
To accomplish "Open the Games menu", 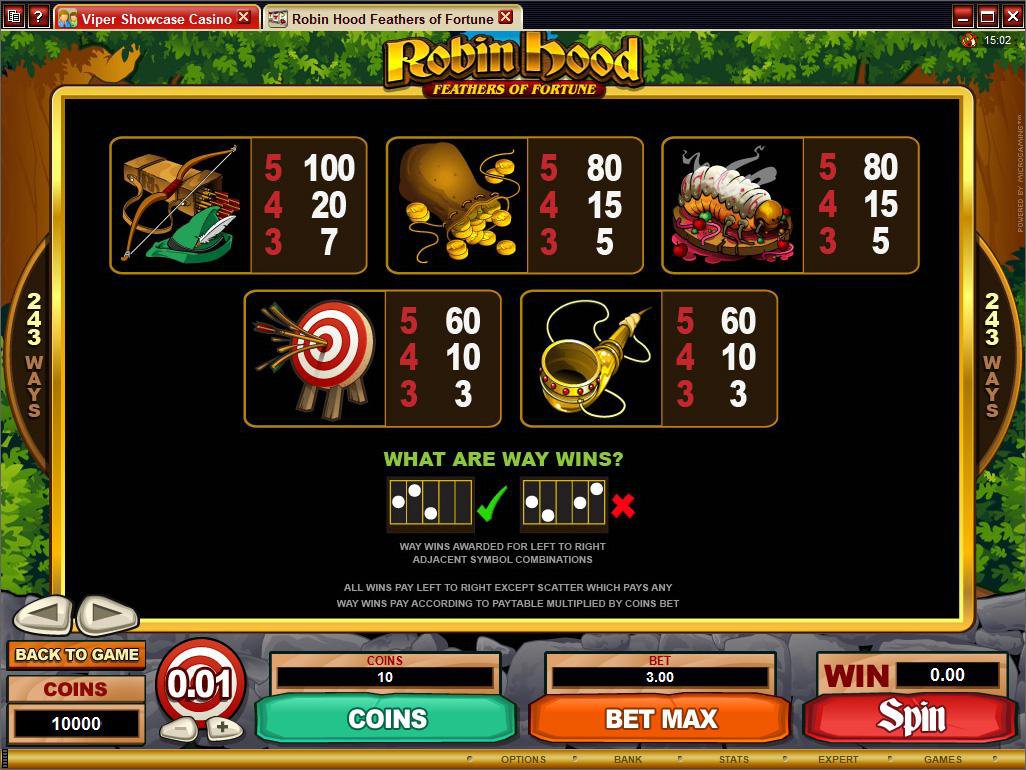I will pyautogui.click(x=942, y=760).
